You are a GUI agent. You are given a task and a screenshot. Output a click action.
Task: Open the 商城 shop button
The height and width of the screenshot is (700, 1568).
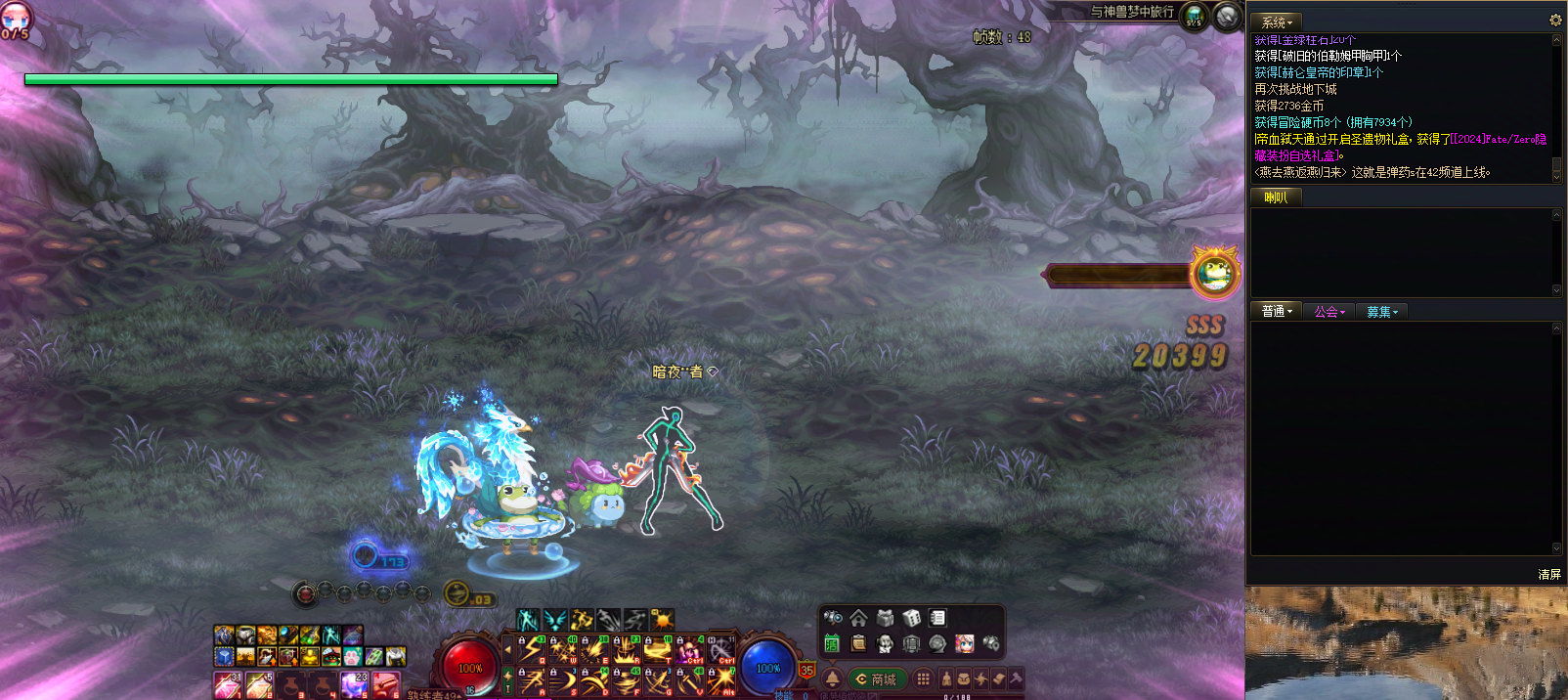pyautogui.click(x=877, y=679)
